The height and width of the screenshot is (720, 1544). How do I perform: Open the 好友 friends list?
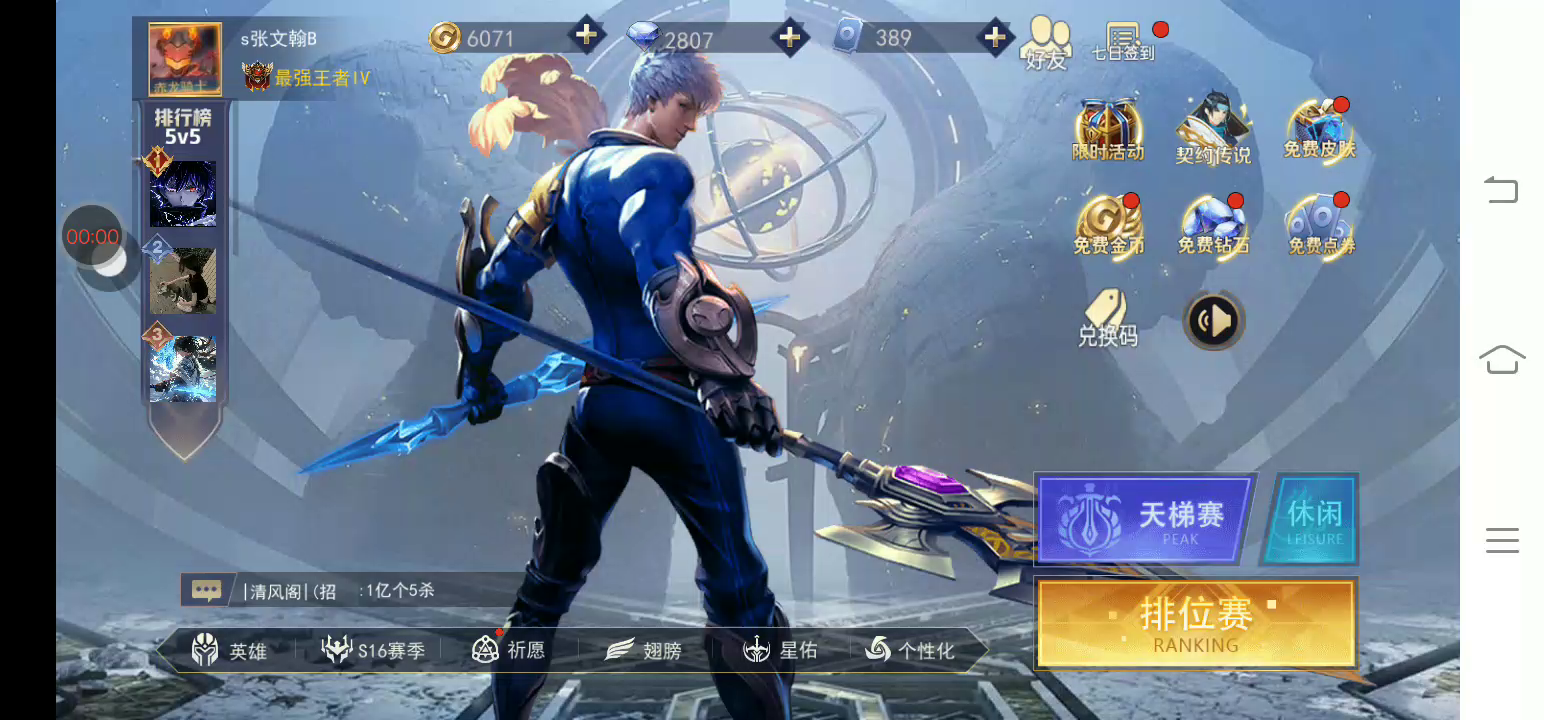[1046, 44]
